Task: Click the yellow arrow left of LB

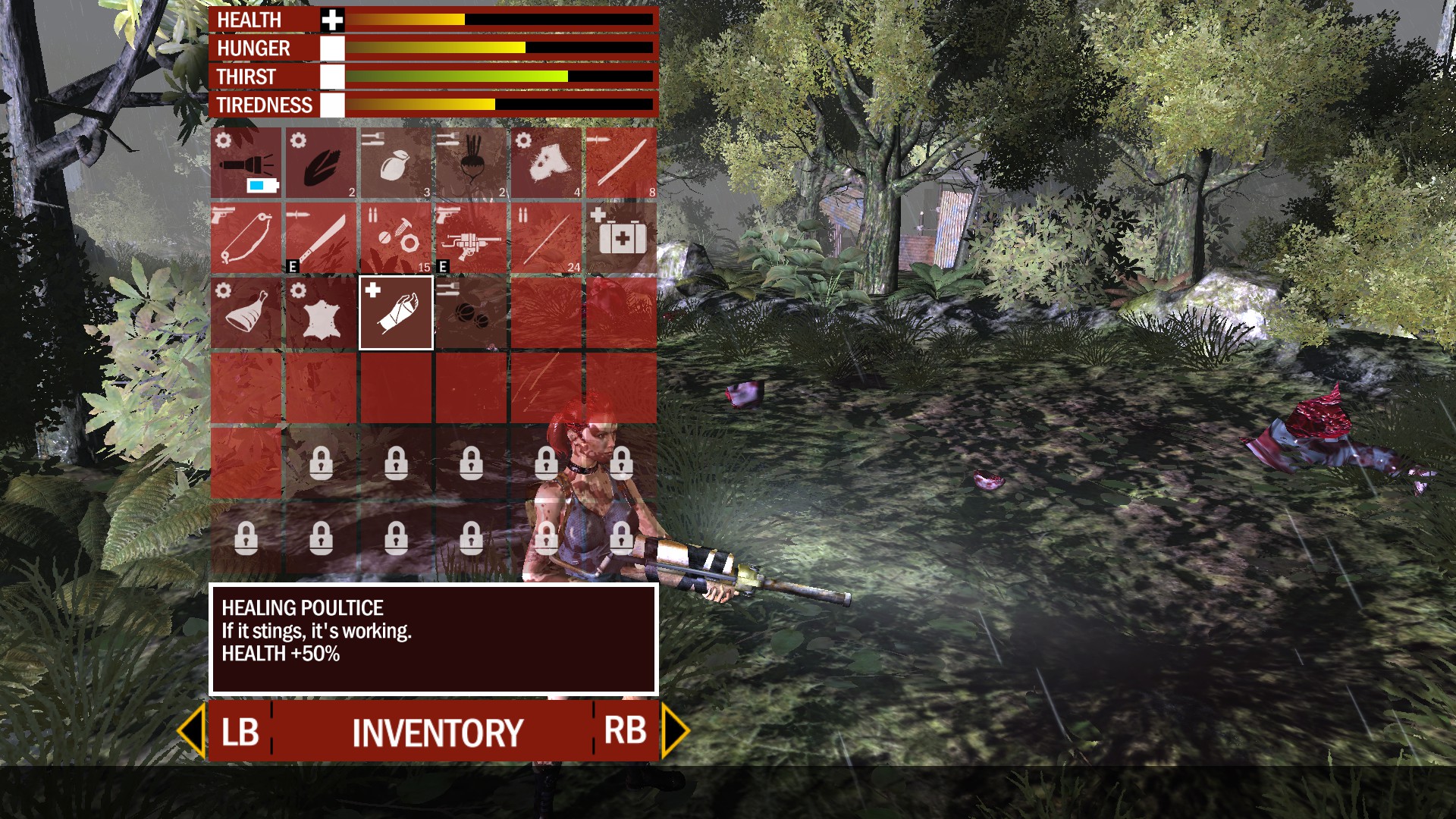Action: click(x=194, y=732)
